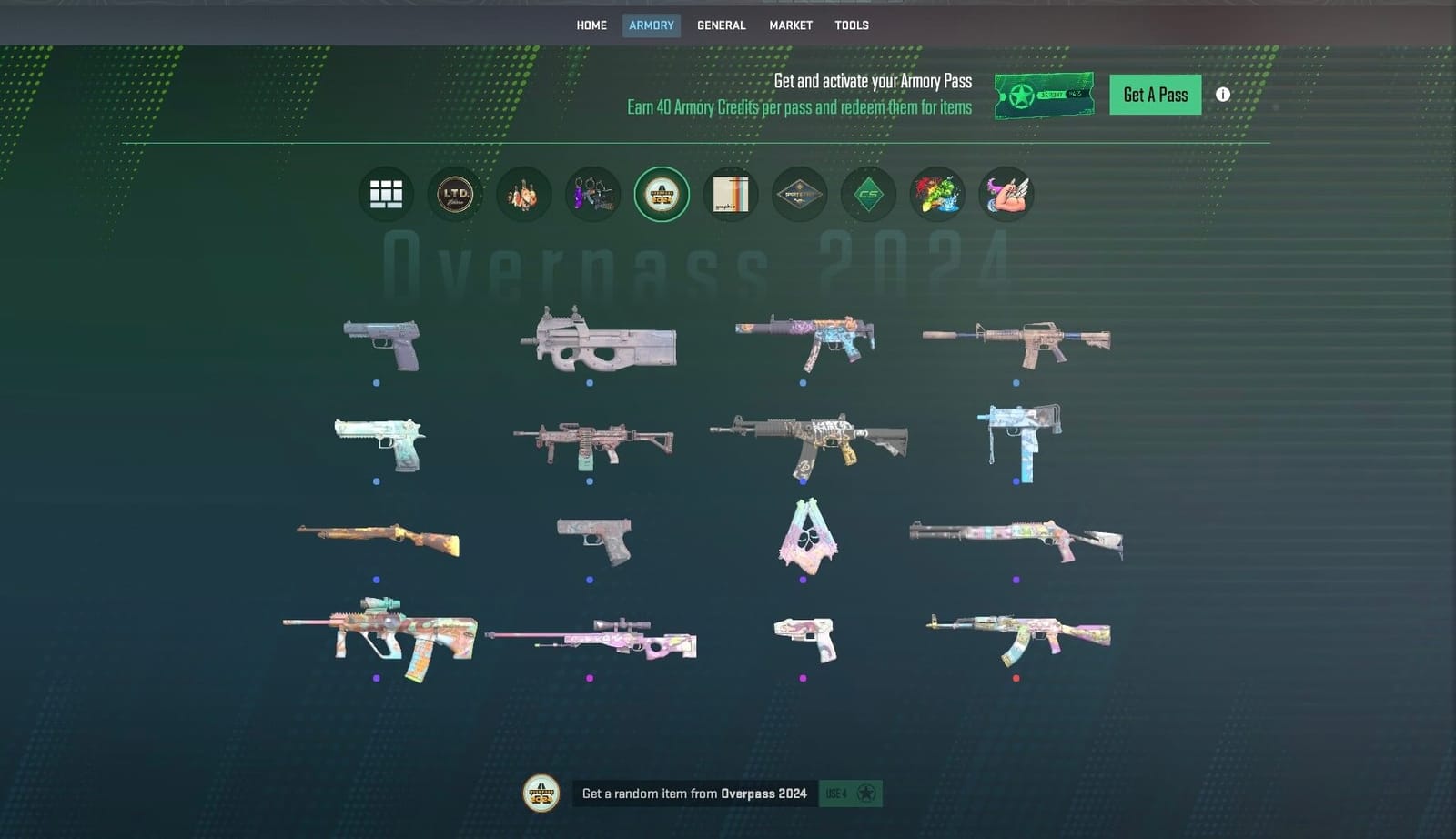The width and height of the screenshot is (1456, 839).
Task: Open the info circle next to Get A Pass
Action: coord(1224,94)
